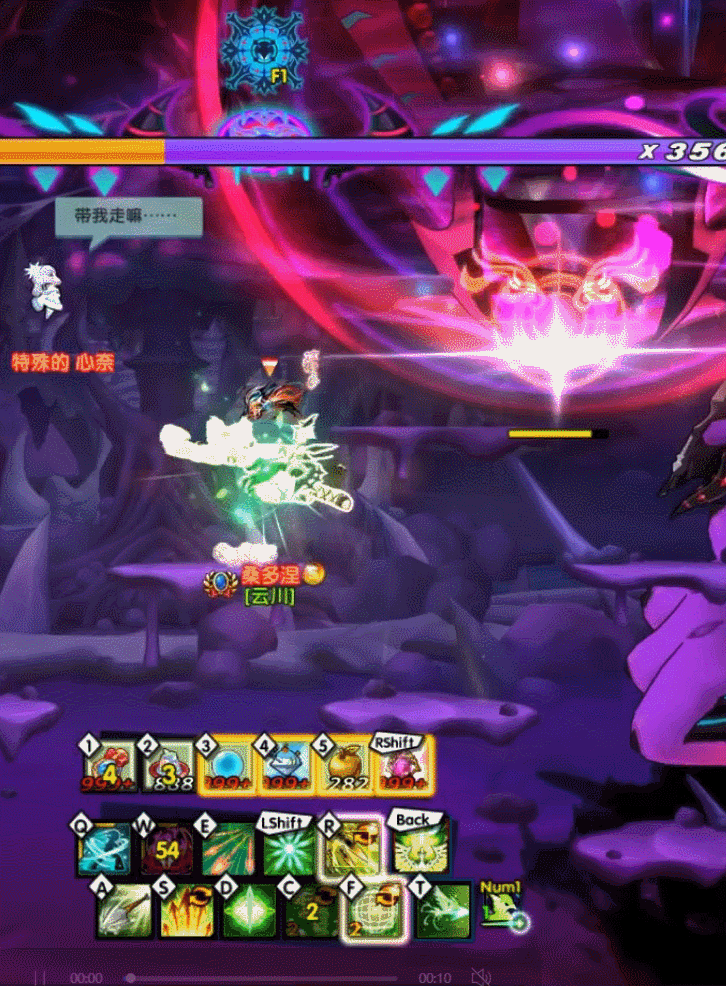Activate the green sphere skill on F

point(372,910)
